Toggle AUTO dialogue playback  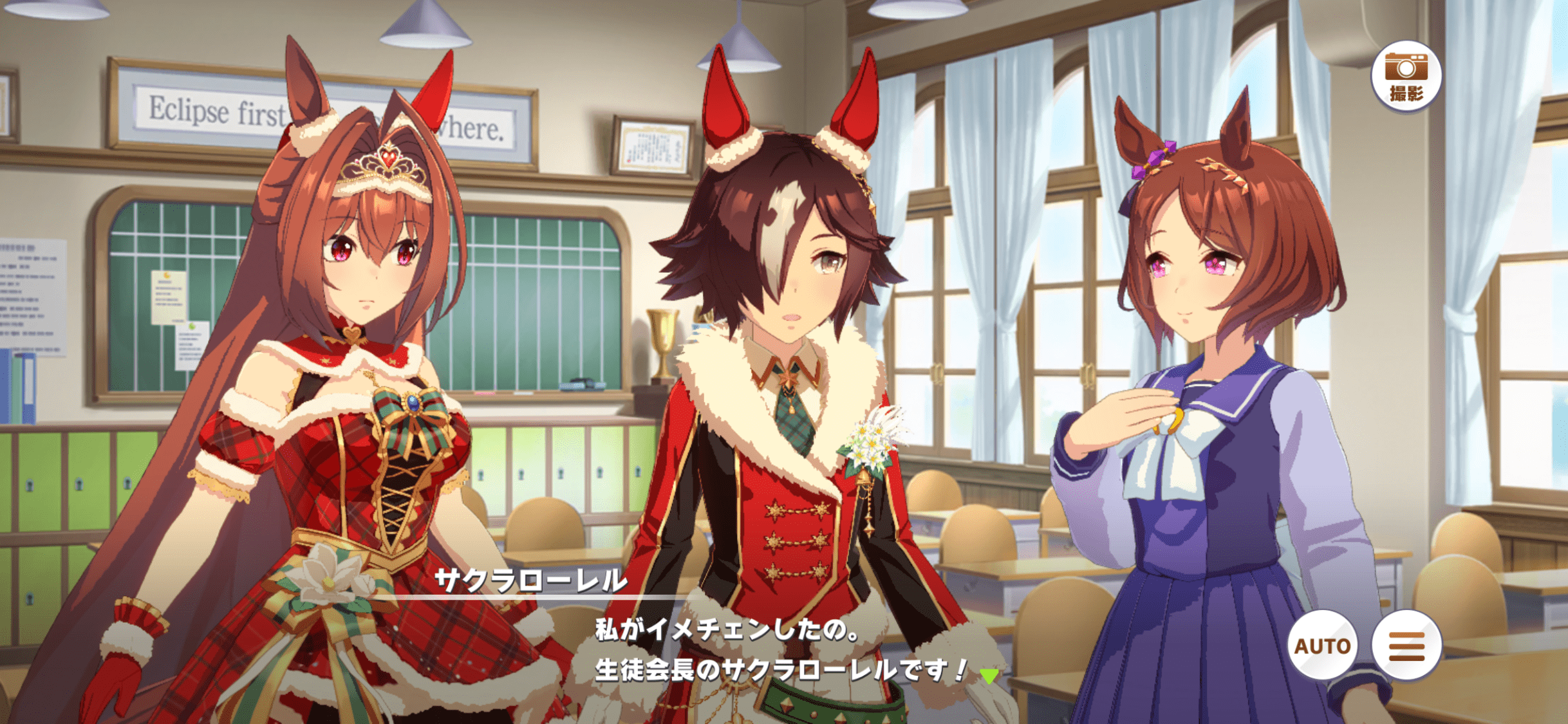[1321, 645]
